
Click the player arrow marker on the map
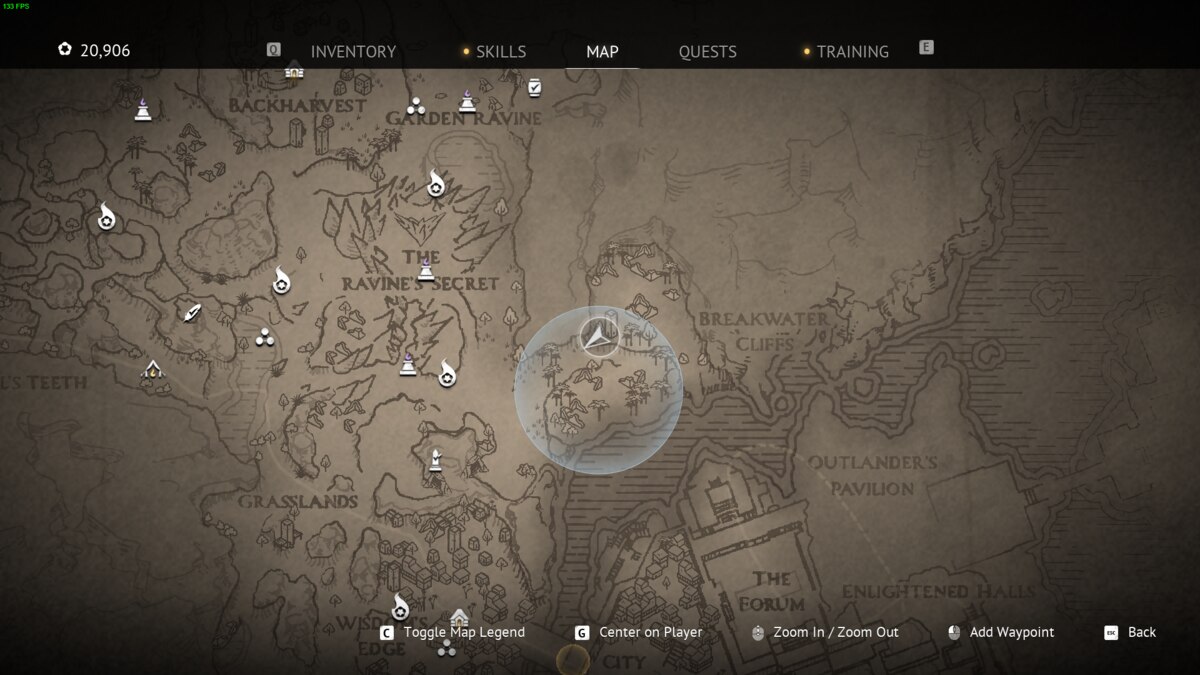click(599, 338)
